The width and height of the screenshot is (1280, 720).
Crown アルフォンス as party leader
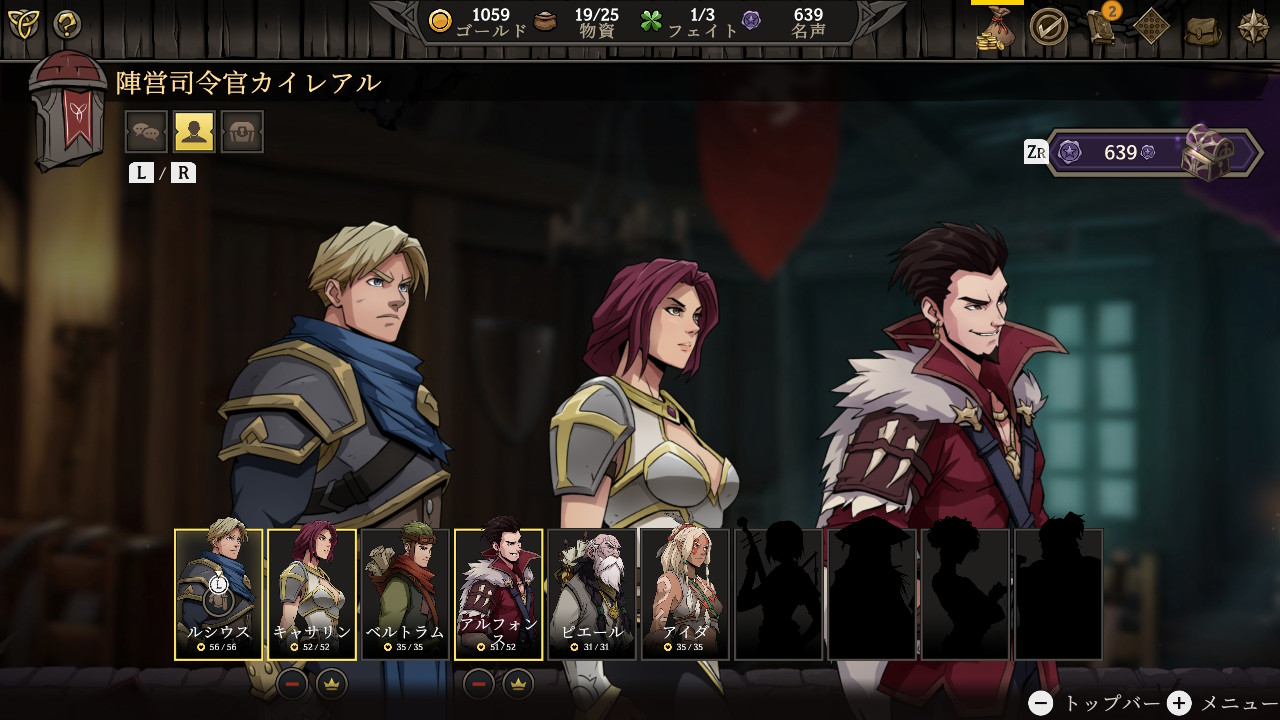[x=518, y=684]
